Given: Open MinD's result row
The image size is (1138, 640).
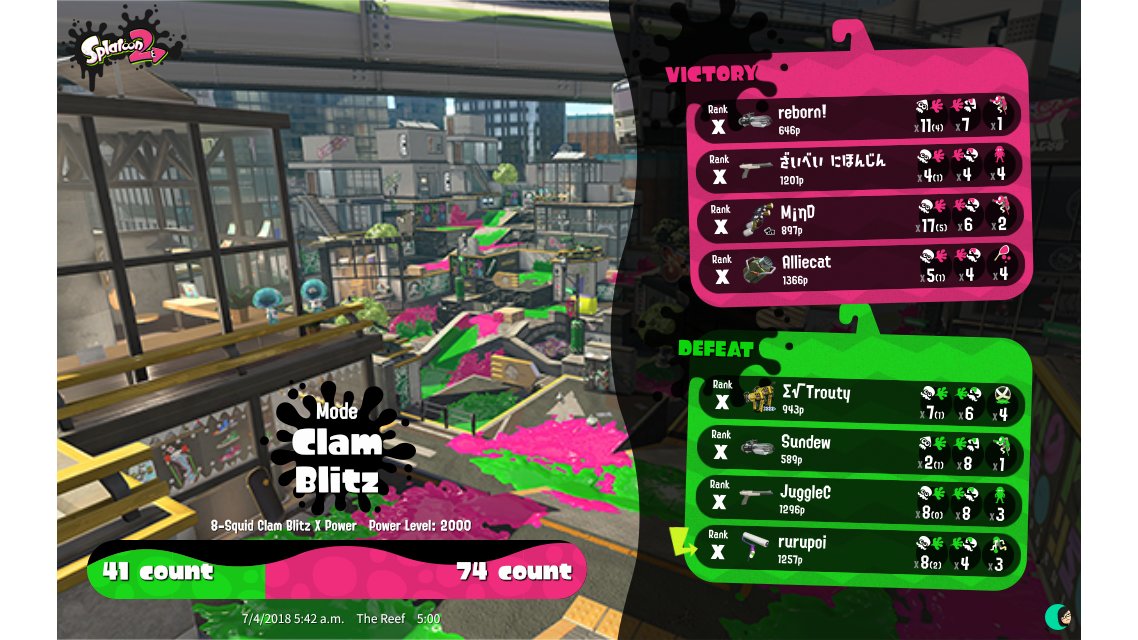Looking at the screenshot, I should pyautogui.click(x=858, y=219).
